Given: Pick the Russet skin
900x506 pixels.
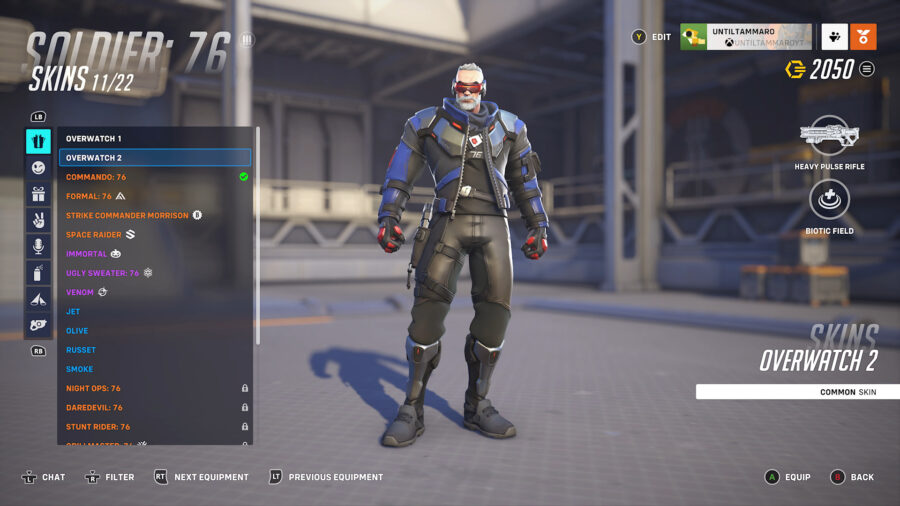Looking at the screenshot, I should [x=80, y=350].
